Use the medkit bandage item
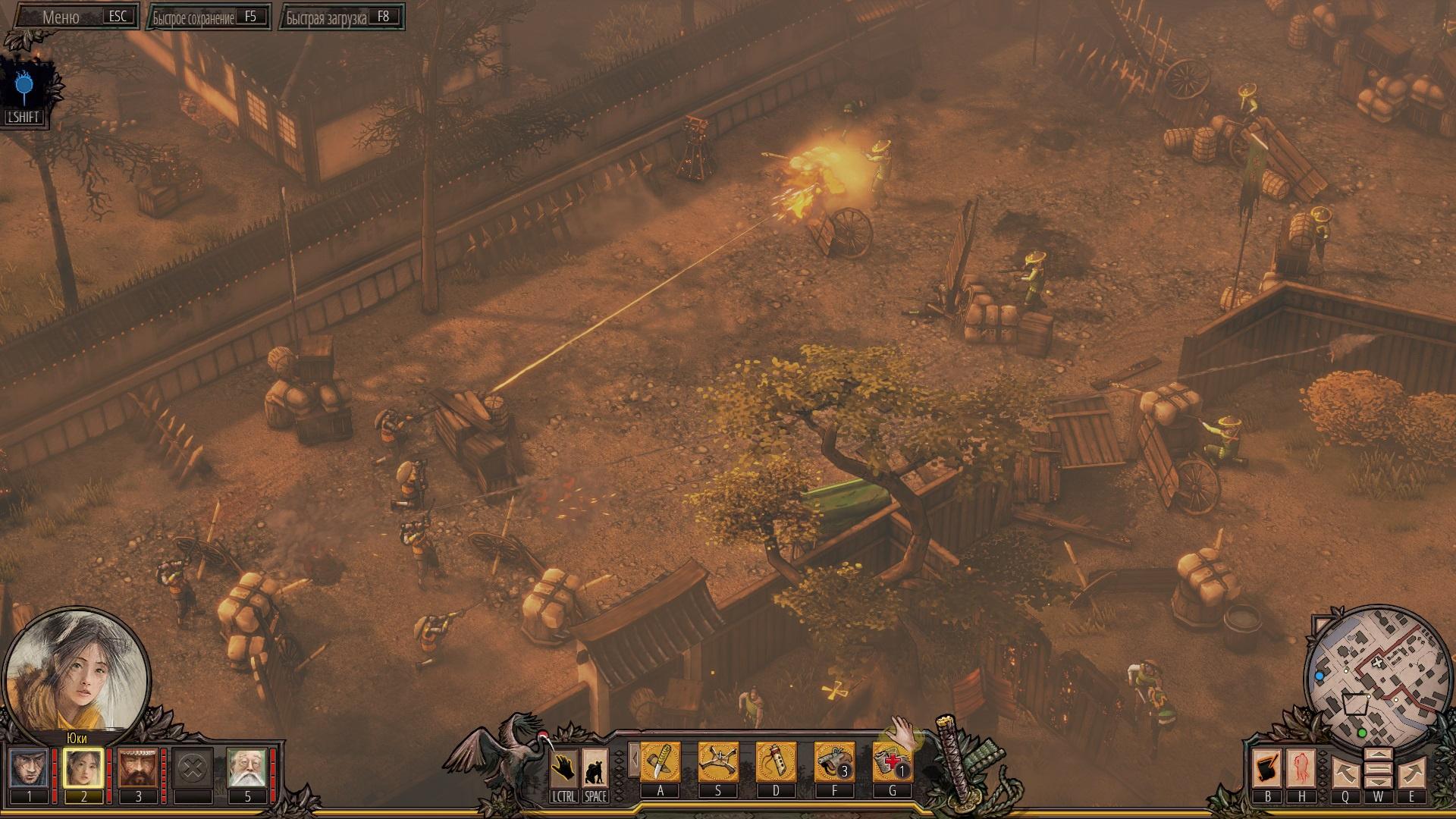Viewport: 1456px width, 819px height. point(893,761)
